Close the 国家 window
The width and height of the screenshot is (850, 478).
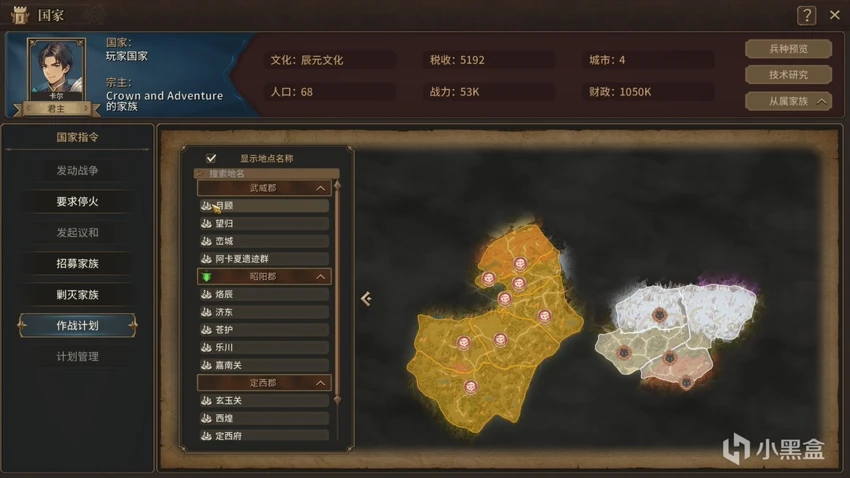click(835, 15)
